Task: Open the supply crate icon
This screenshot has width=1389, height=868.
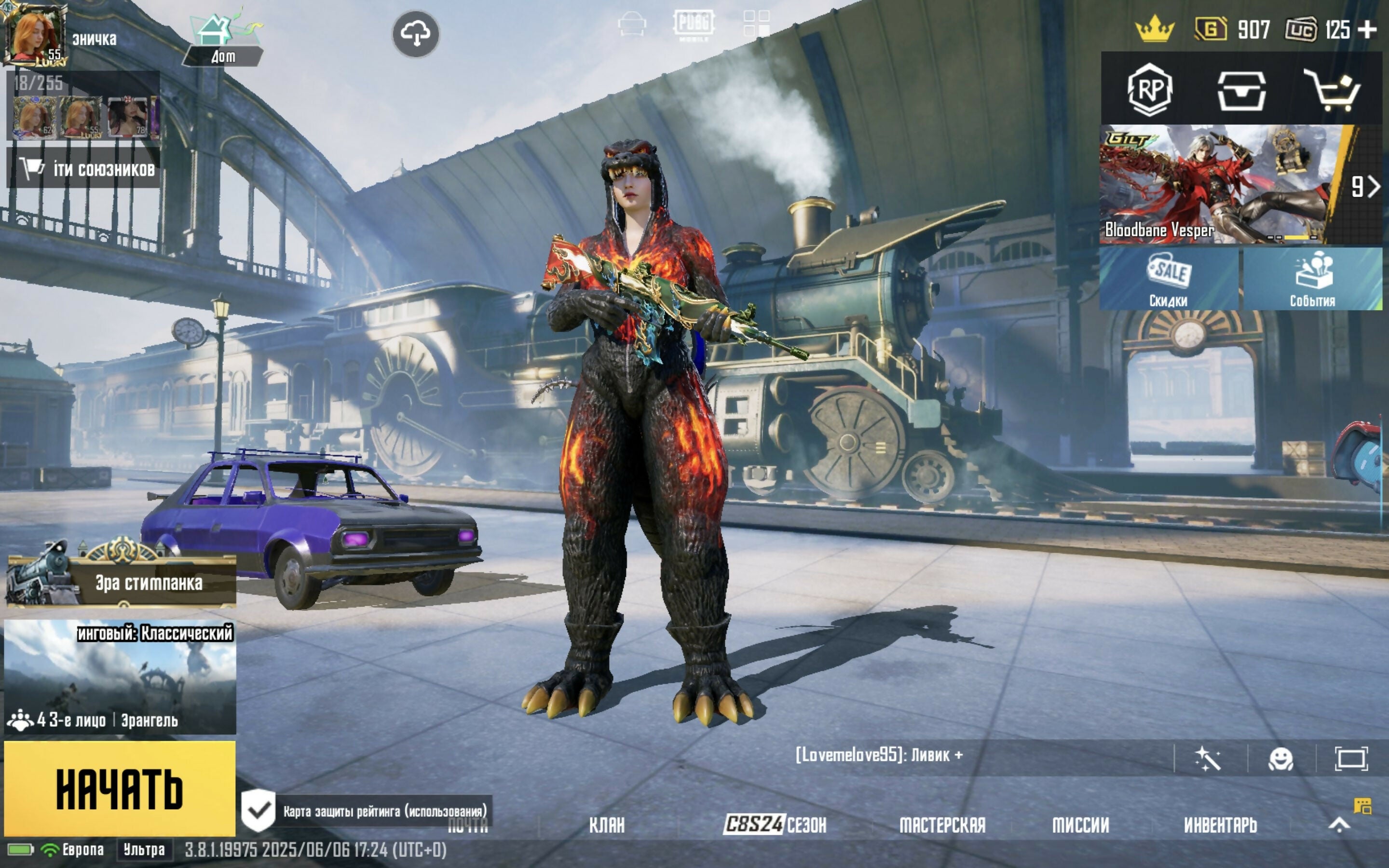Action: coord(1241,90)
